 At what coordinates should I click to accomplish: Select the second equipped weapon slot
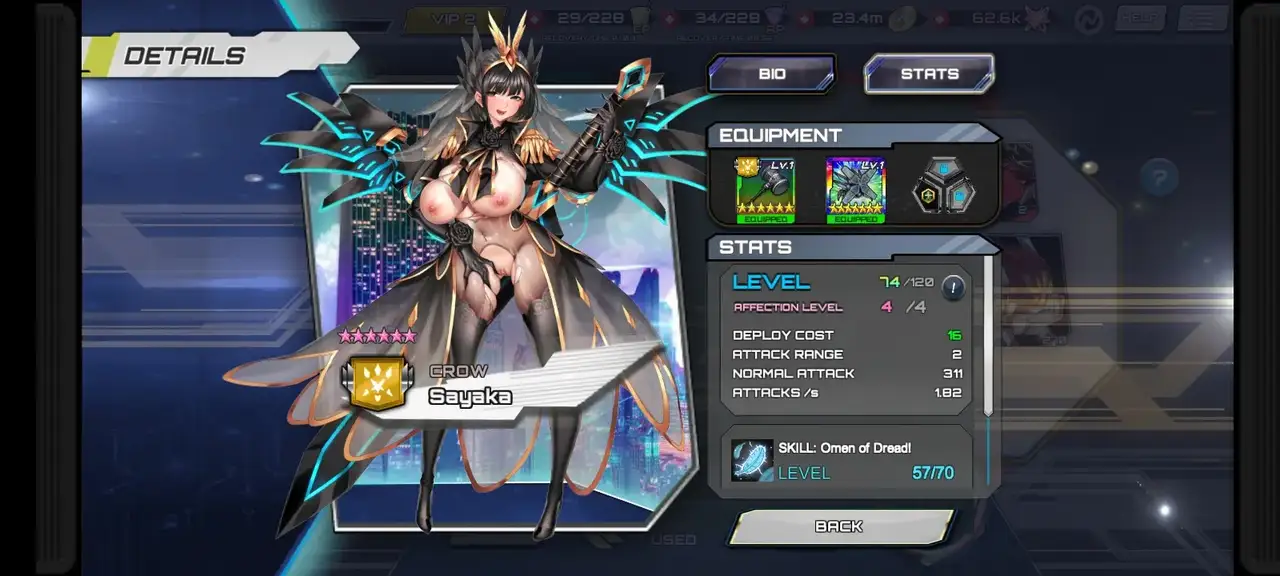[x=855, y=190]
